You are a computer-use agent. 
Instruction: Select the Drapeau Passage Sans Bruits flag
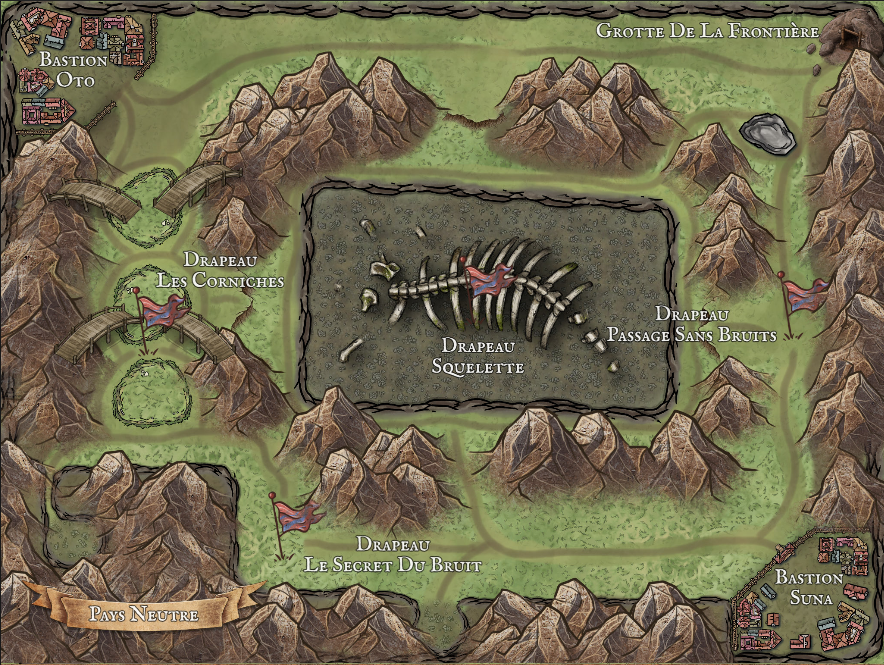[801, 296]
